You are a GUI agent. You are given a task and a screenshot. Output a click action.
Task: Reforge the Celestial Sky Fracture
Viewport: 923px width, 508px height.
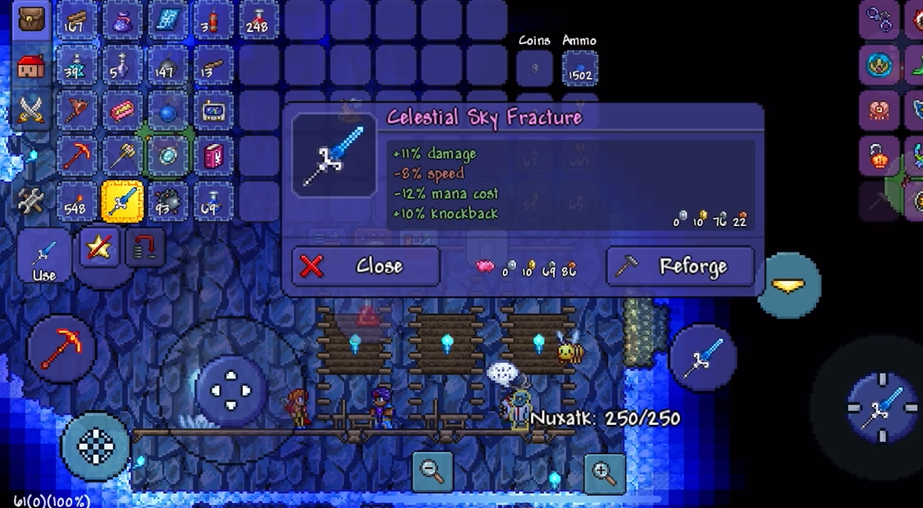tap(680, 267)
